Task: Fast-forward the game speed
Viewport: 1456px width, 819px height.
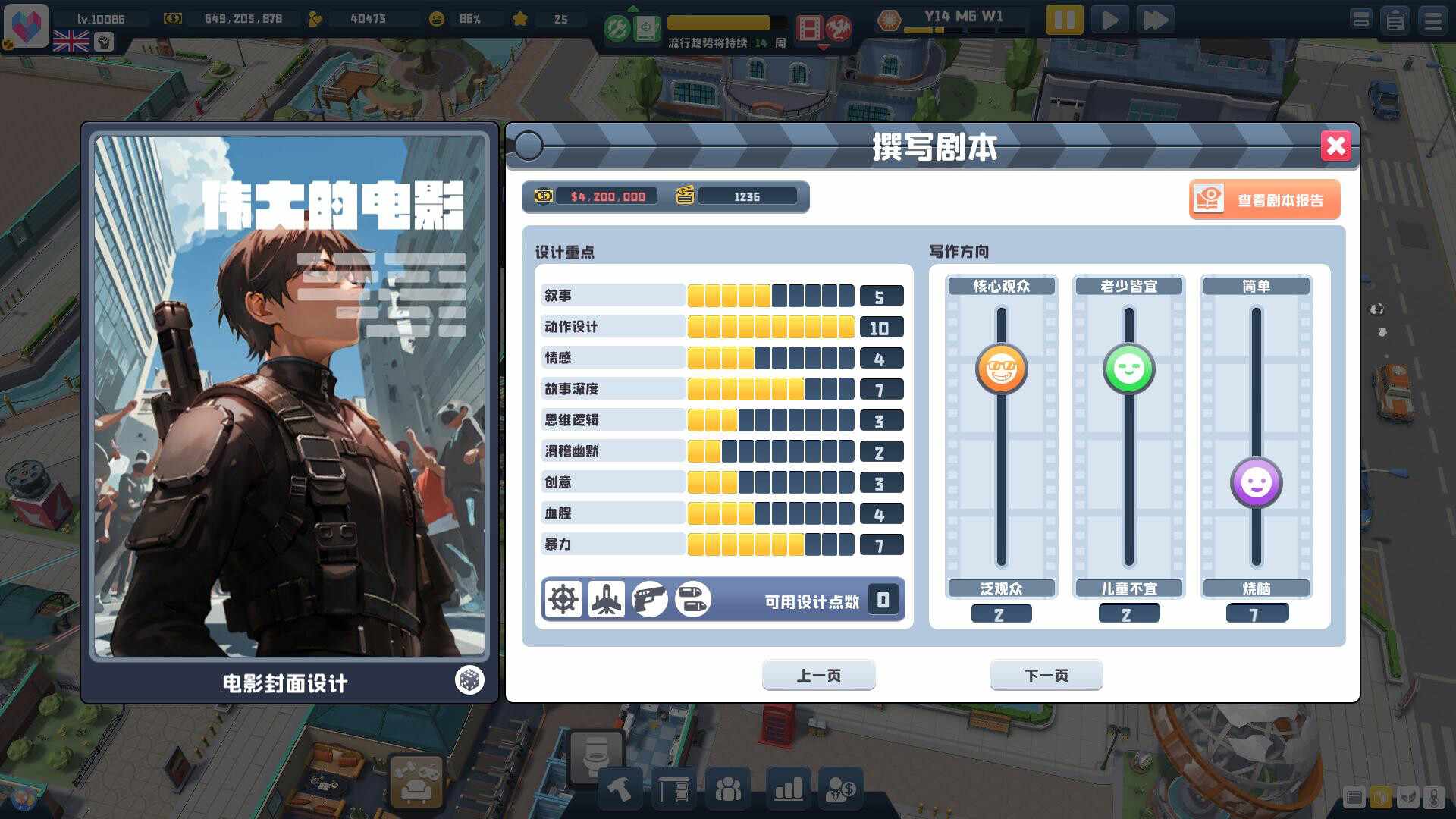Action: point(1156,19)
